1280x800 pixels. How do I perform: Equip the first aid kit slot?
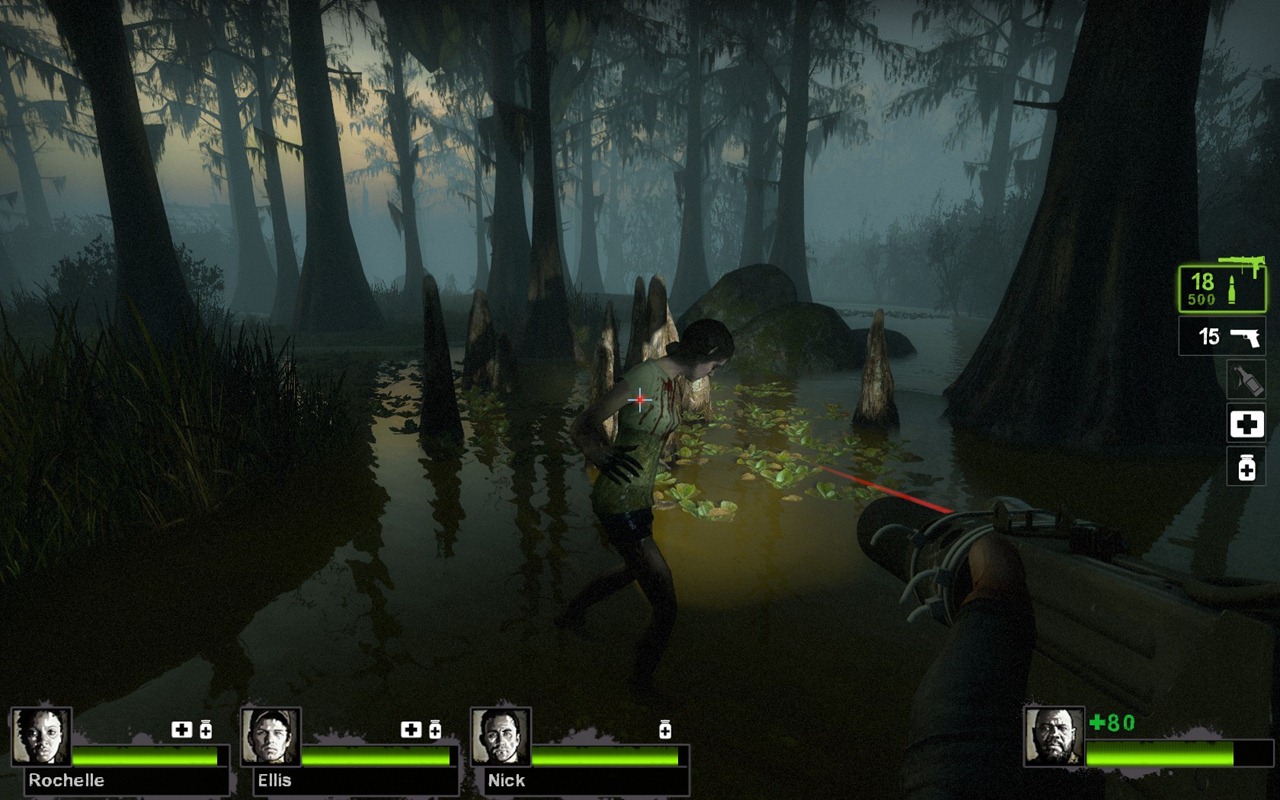tap(1246, 424)
